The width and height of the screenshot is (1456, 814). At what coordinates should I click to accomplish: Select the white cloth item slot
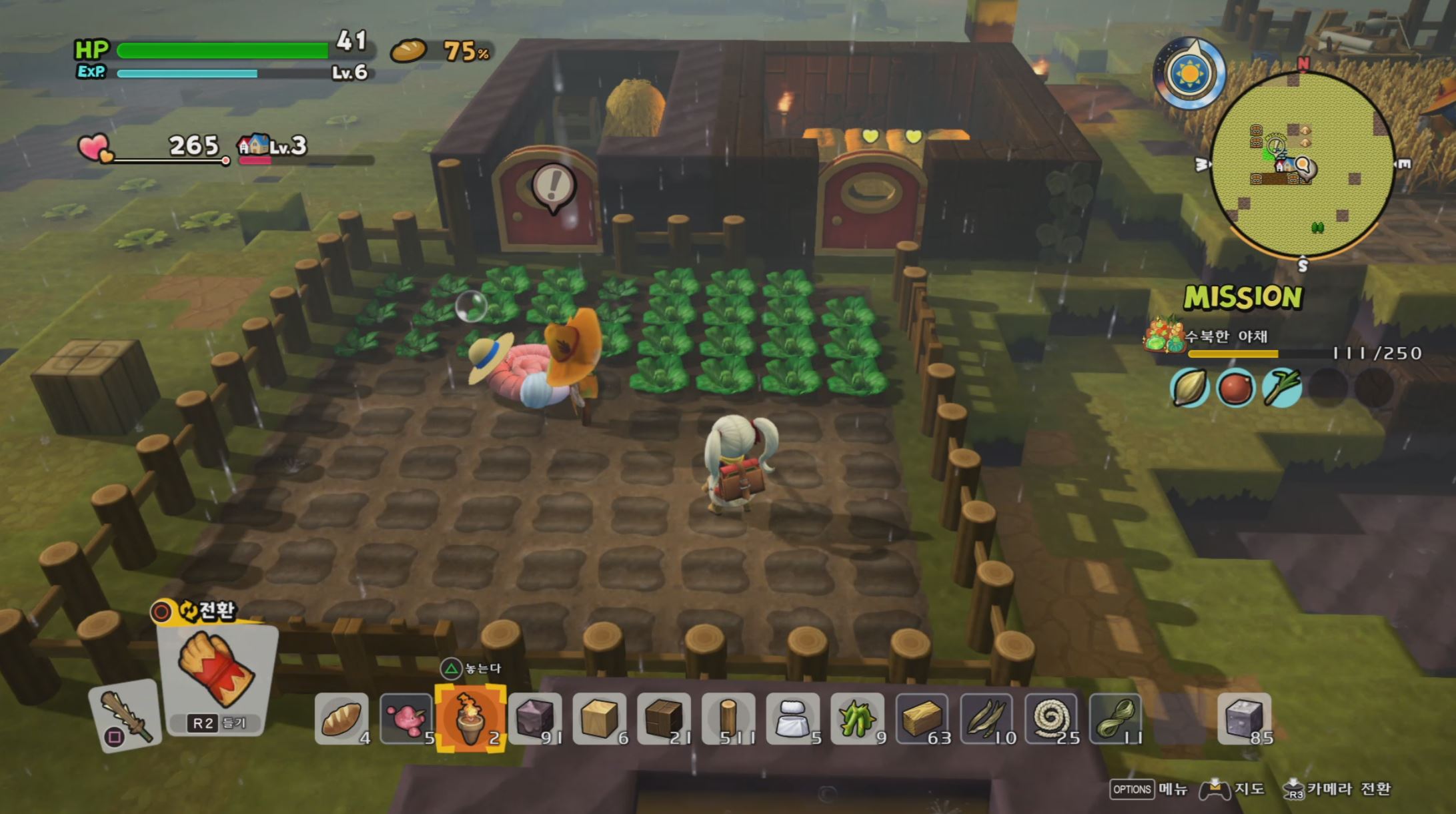792,719
